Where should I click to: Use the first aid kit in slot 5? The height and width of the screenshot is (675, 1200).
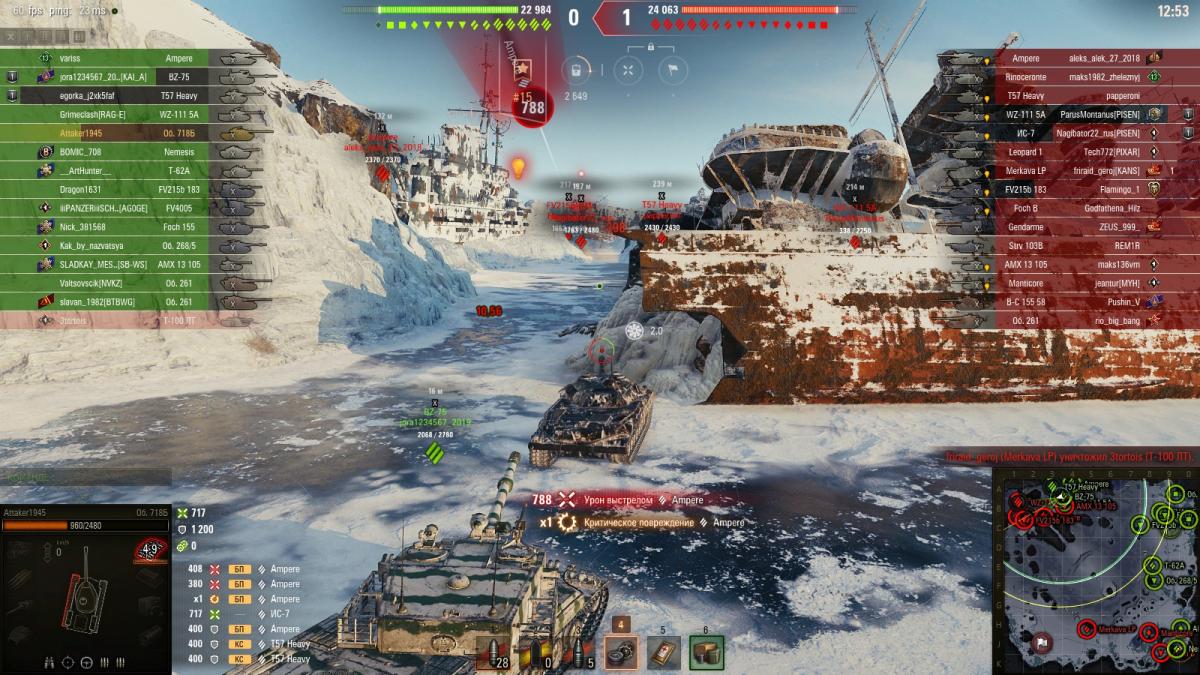[663, 652]
